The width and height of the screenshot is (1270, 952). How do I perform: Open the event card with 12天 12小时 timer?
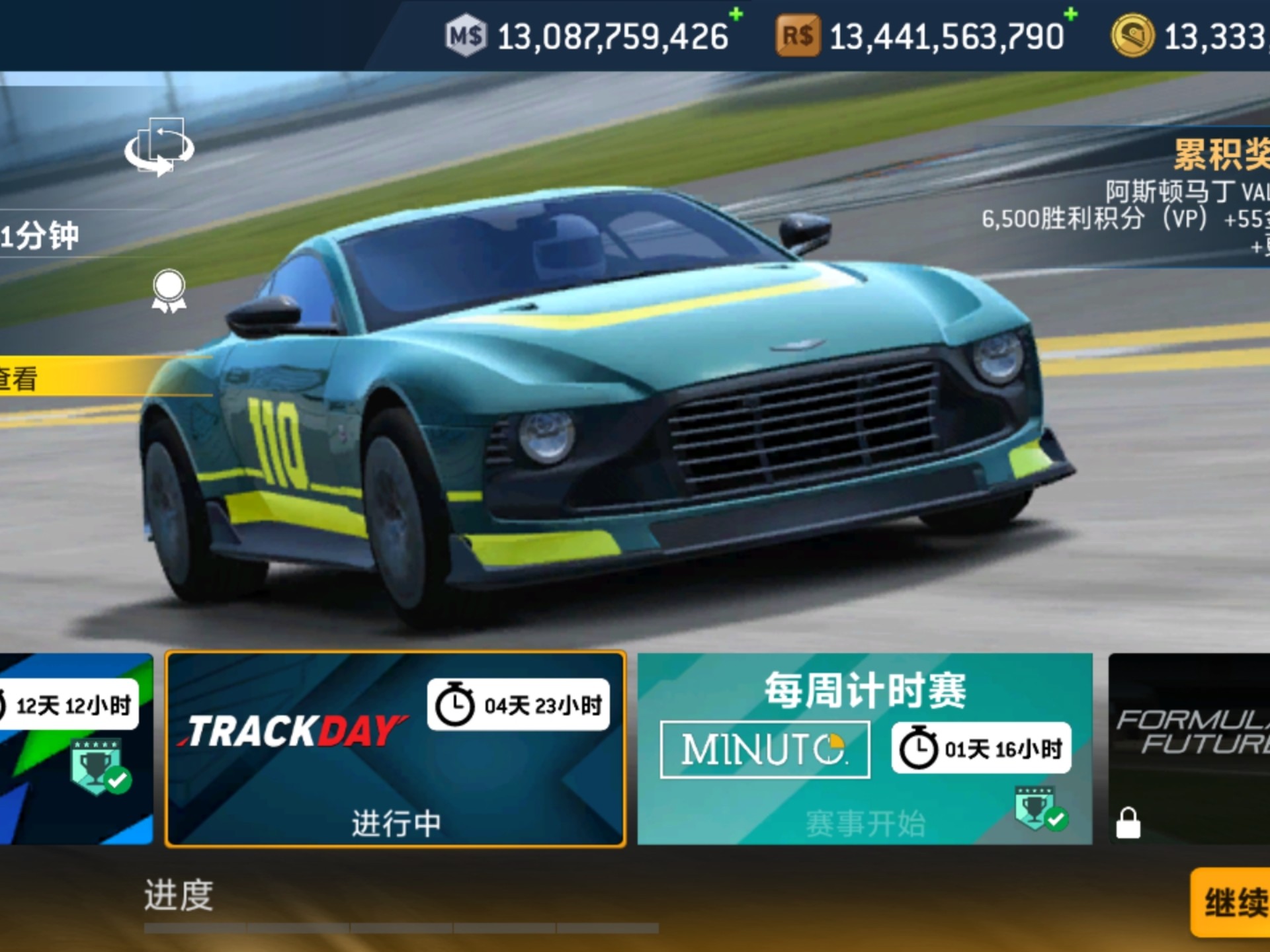75,749
